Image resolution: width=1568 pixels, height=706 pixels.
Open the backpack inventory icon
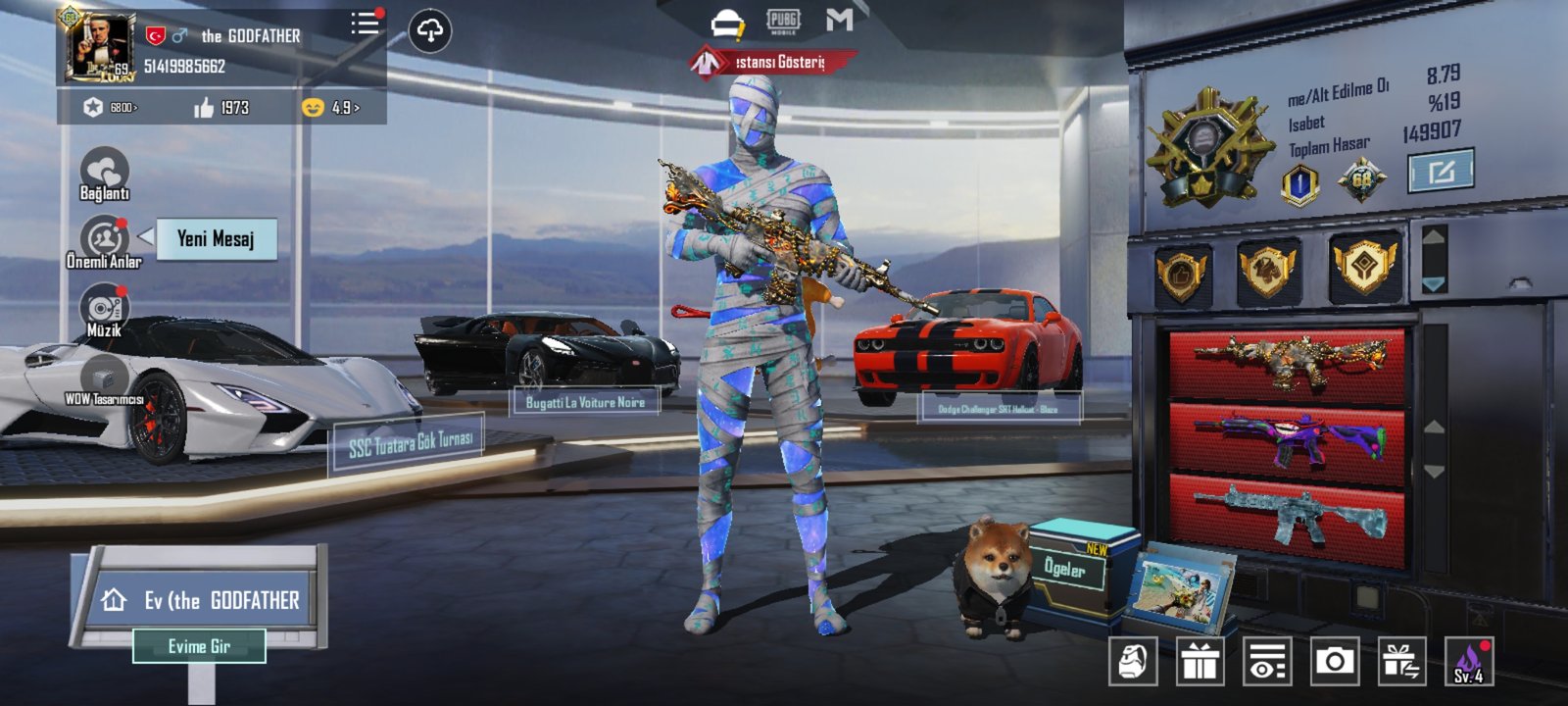pyautogui.click(x=1133, y=662)
